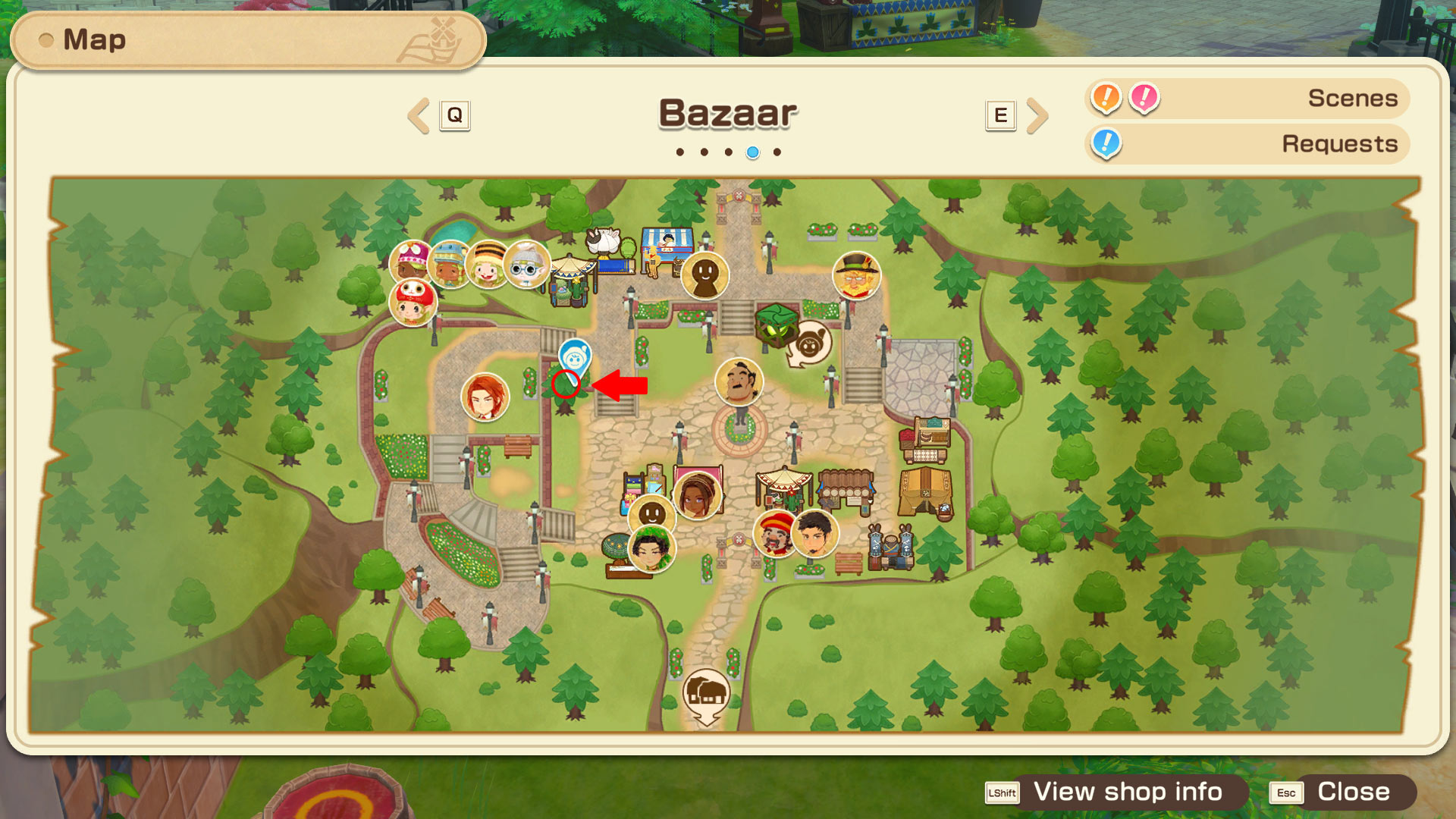Viewport: 1456px width, 819px height.
Task: Open View shop info
Action: (1116, 792)
